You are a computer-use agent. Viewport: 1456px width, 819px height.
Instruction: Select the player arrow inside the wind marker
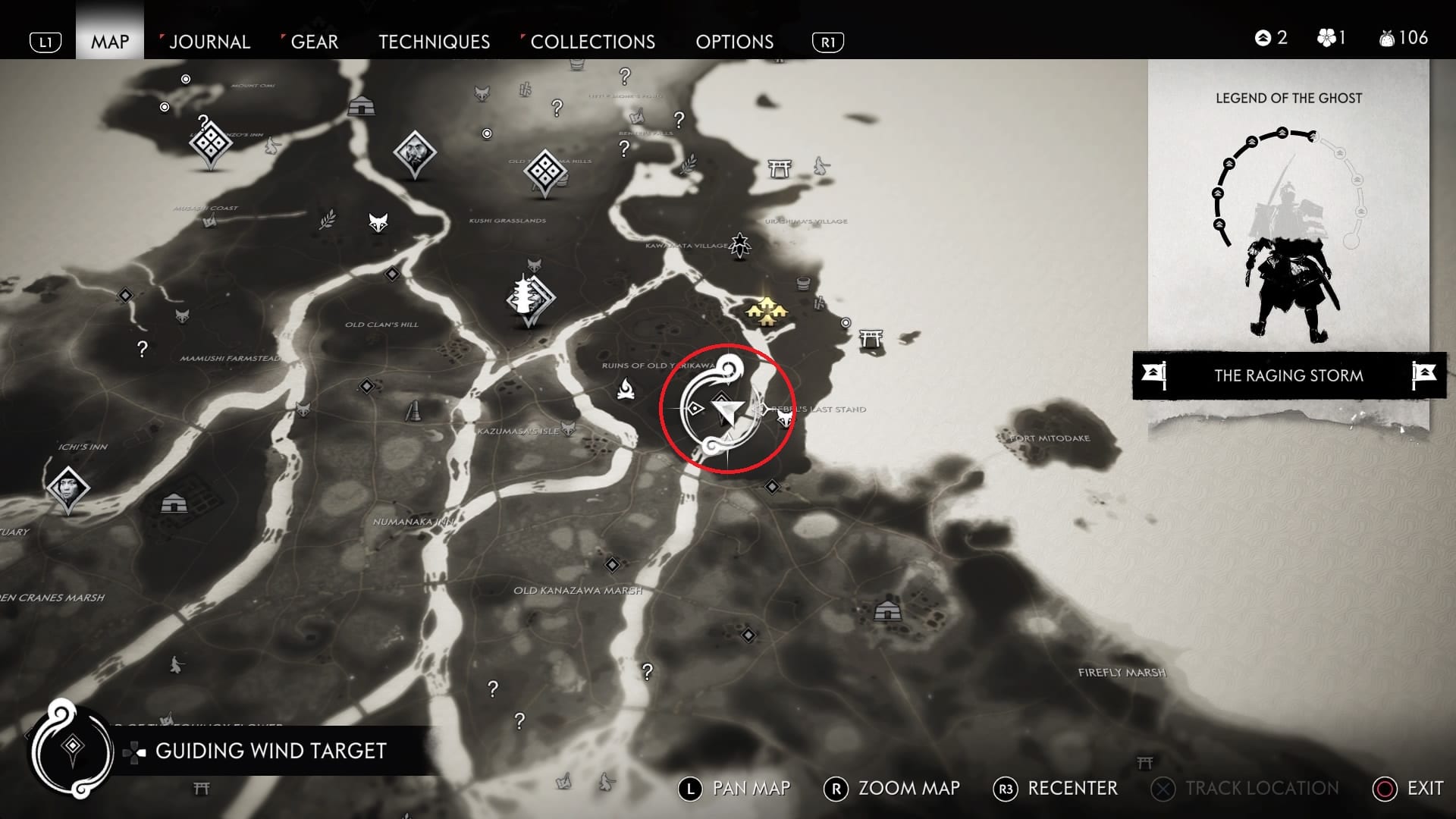tap(728, 412)
